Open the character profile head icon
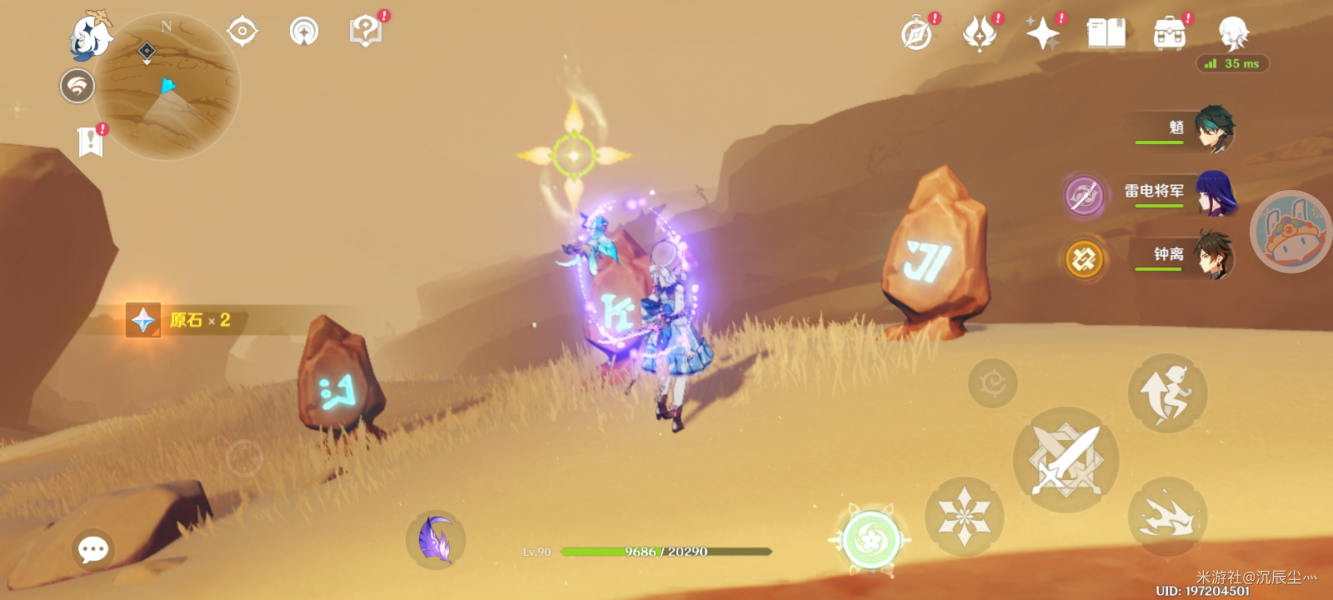The height and width of the screenshot is (600, 1333). click(1233, 33)
